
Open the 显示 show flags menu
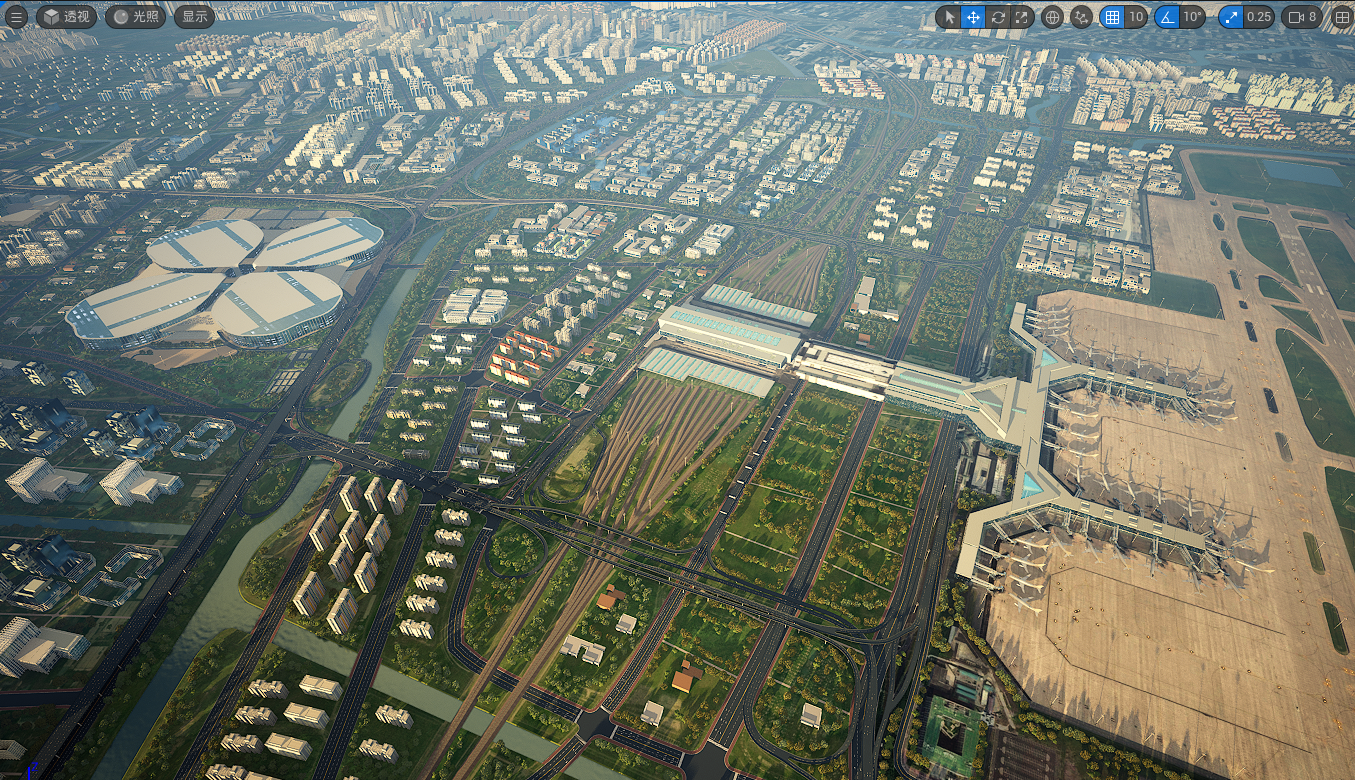click(x=194, y=17)
